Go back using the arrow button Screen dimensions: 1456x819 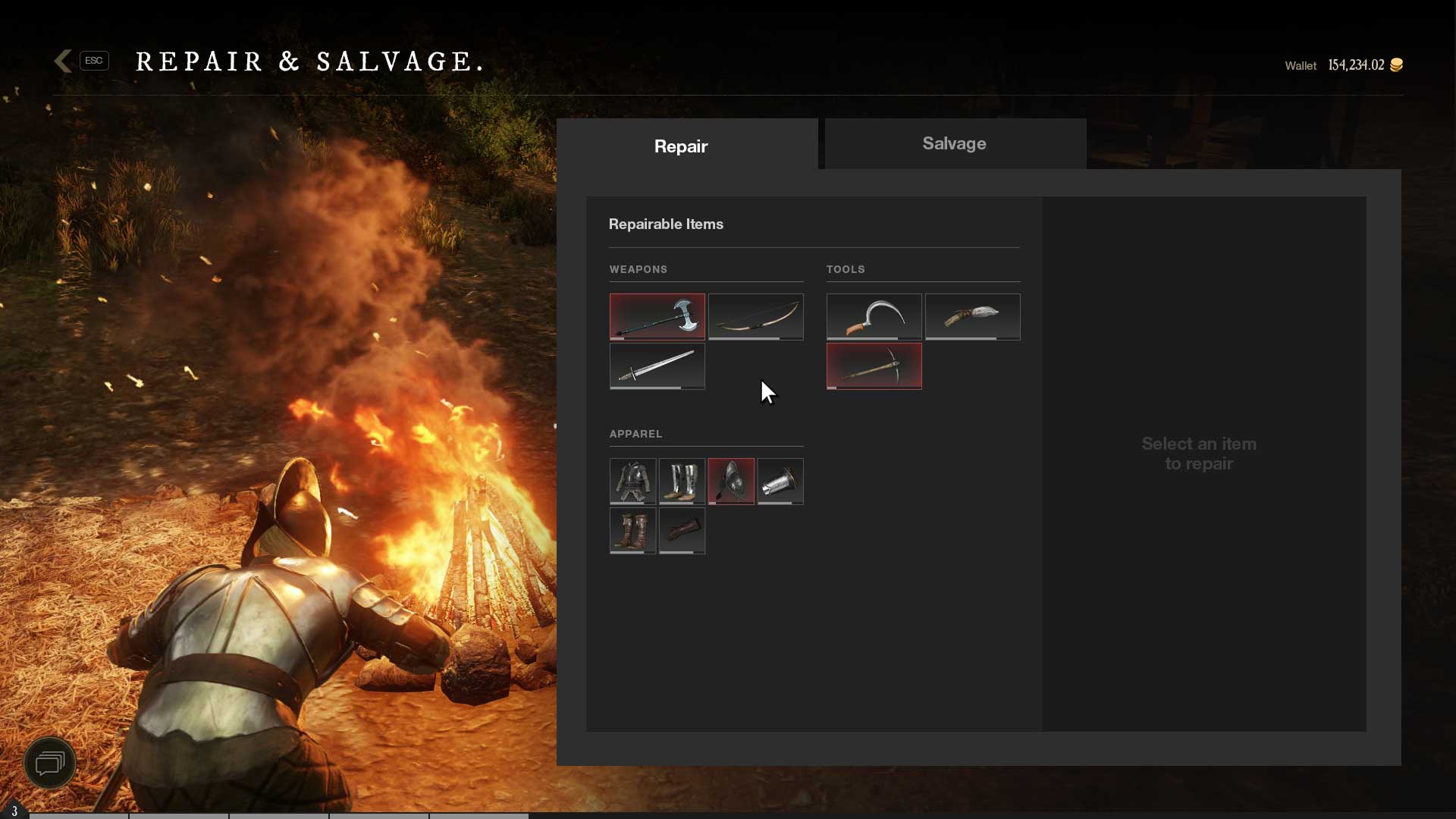[x=64, y=61]
